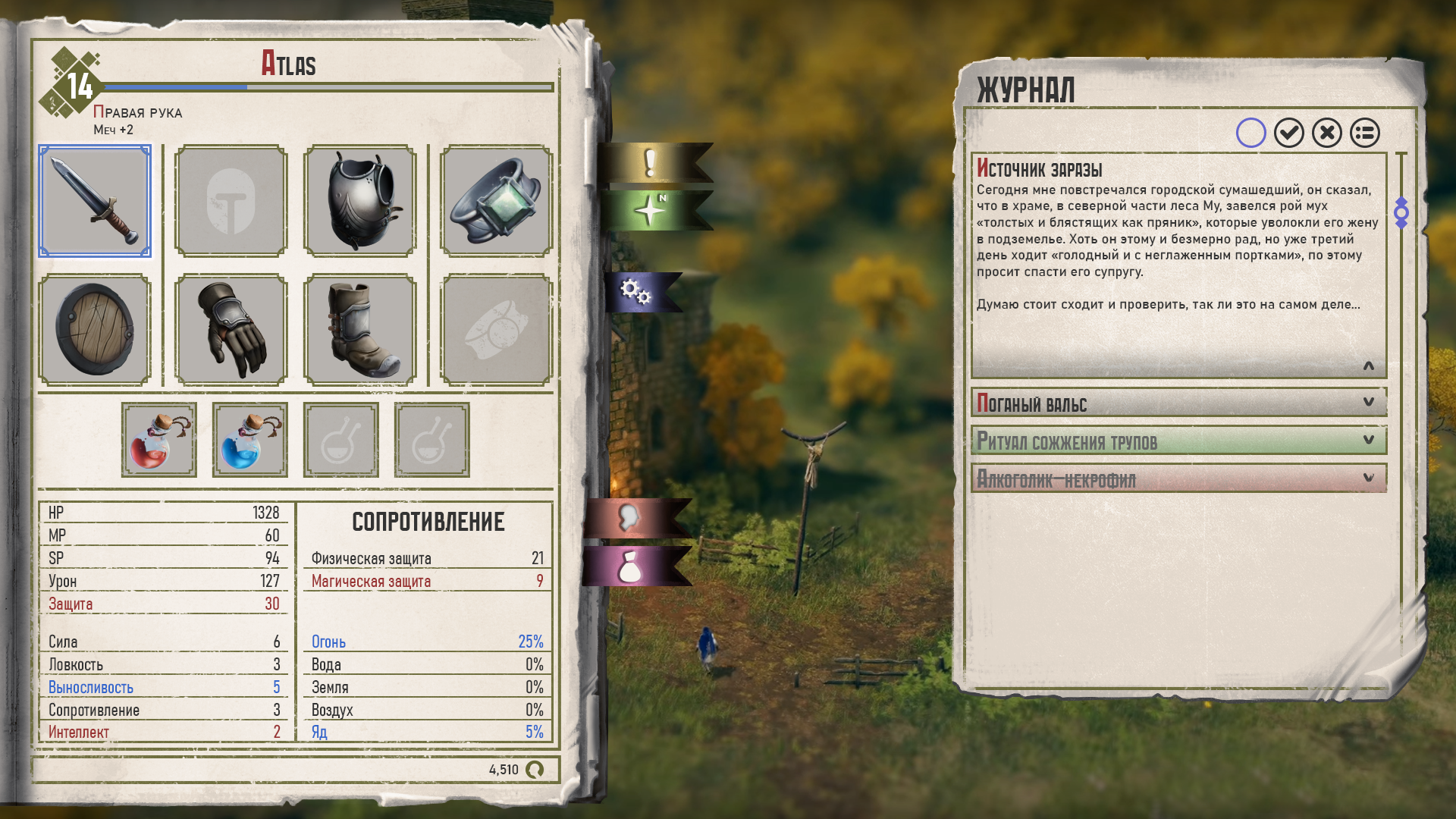The width and height of the screenshot is (1456, 819).
Task: Filter journal by completed checkmark
Action: click(1289, 133)
